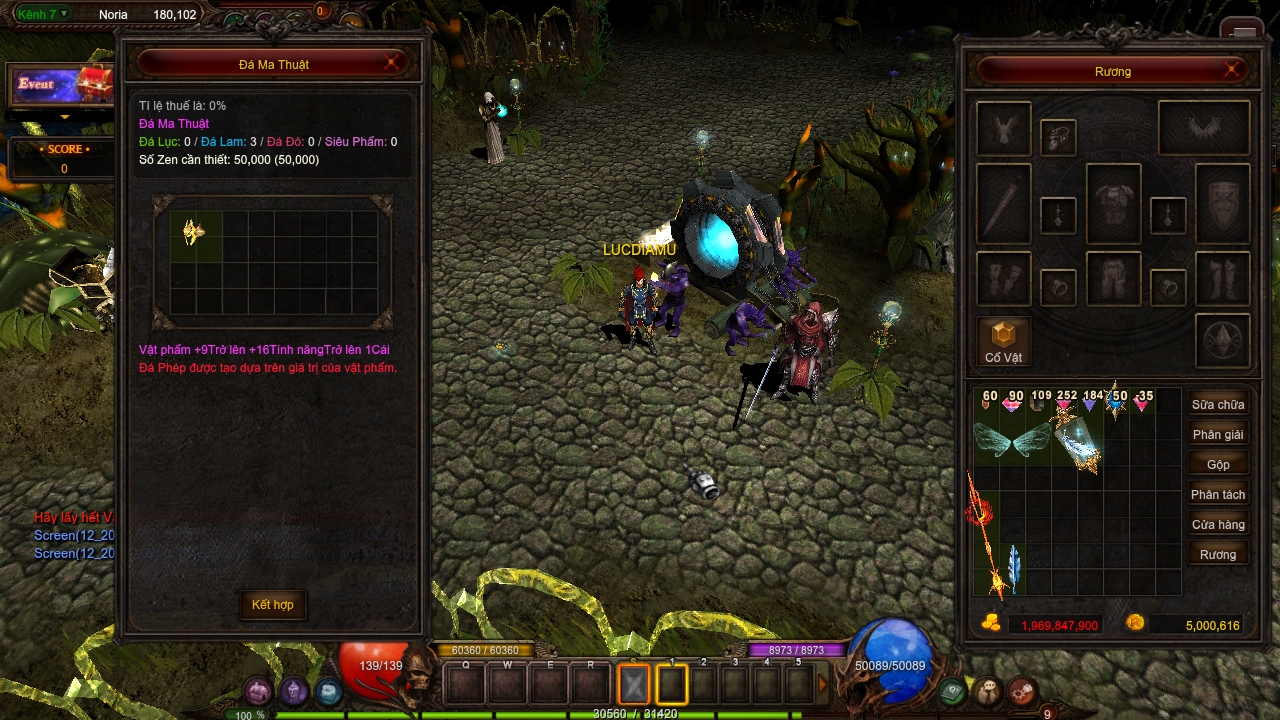
Task: Close the Rương inventory panel
Action: click(x=1232, y=71)
